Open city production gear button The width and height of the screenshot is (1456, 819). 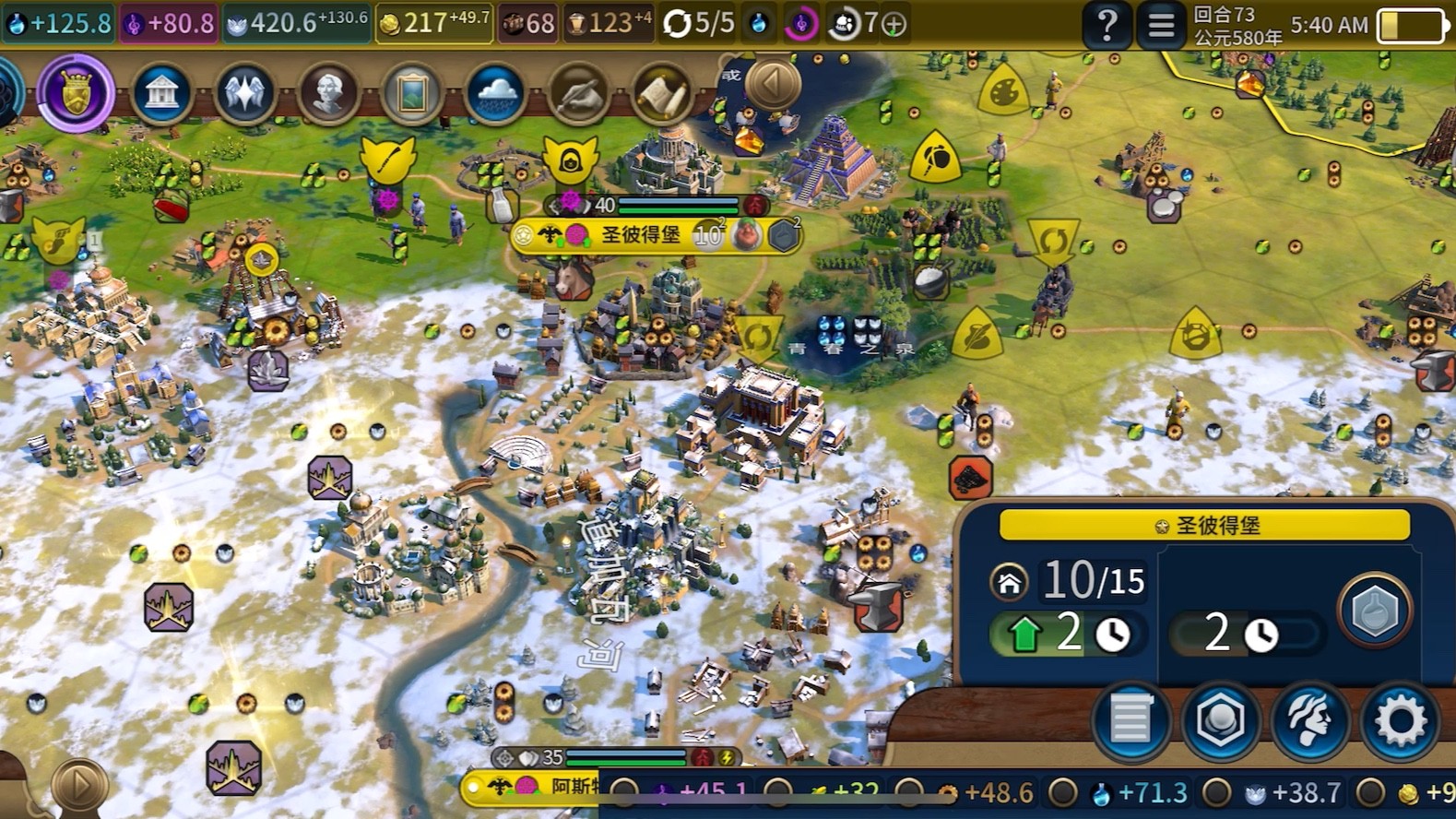point(1400,720)
